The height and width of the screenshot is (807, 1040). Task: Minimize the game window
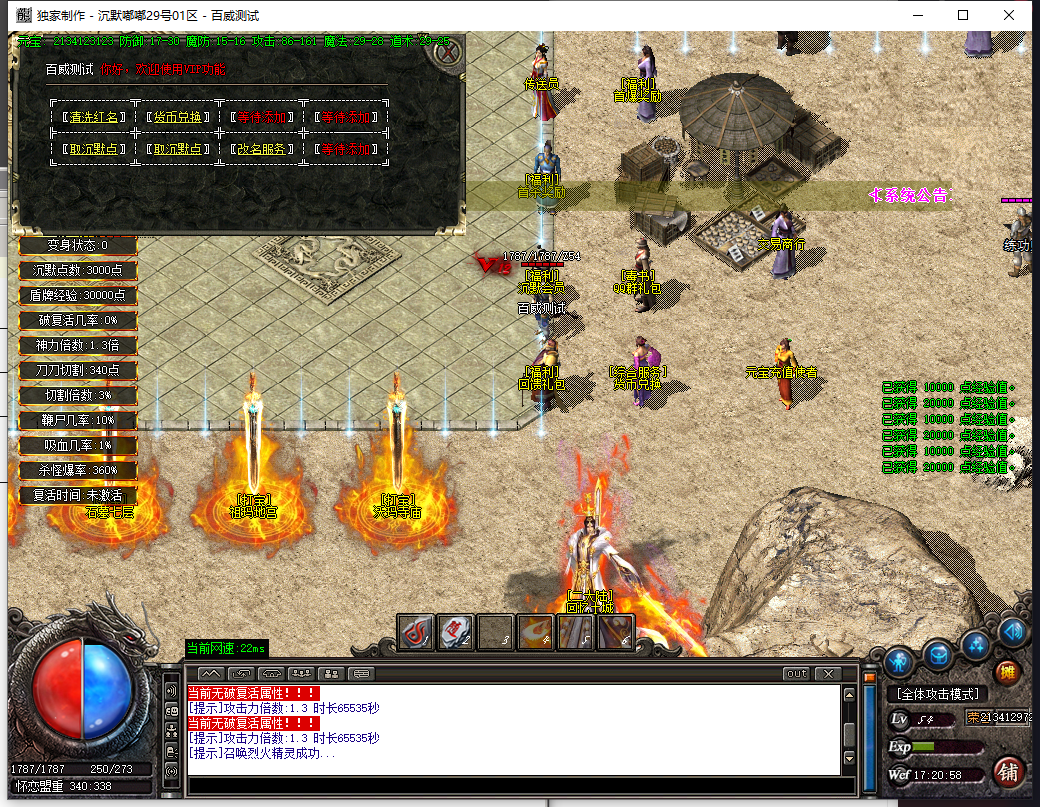914,15
